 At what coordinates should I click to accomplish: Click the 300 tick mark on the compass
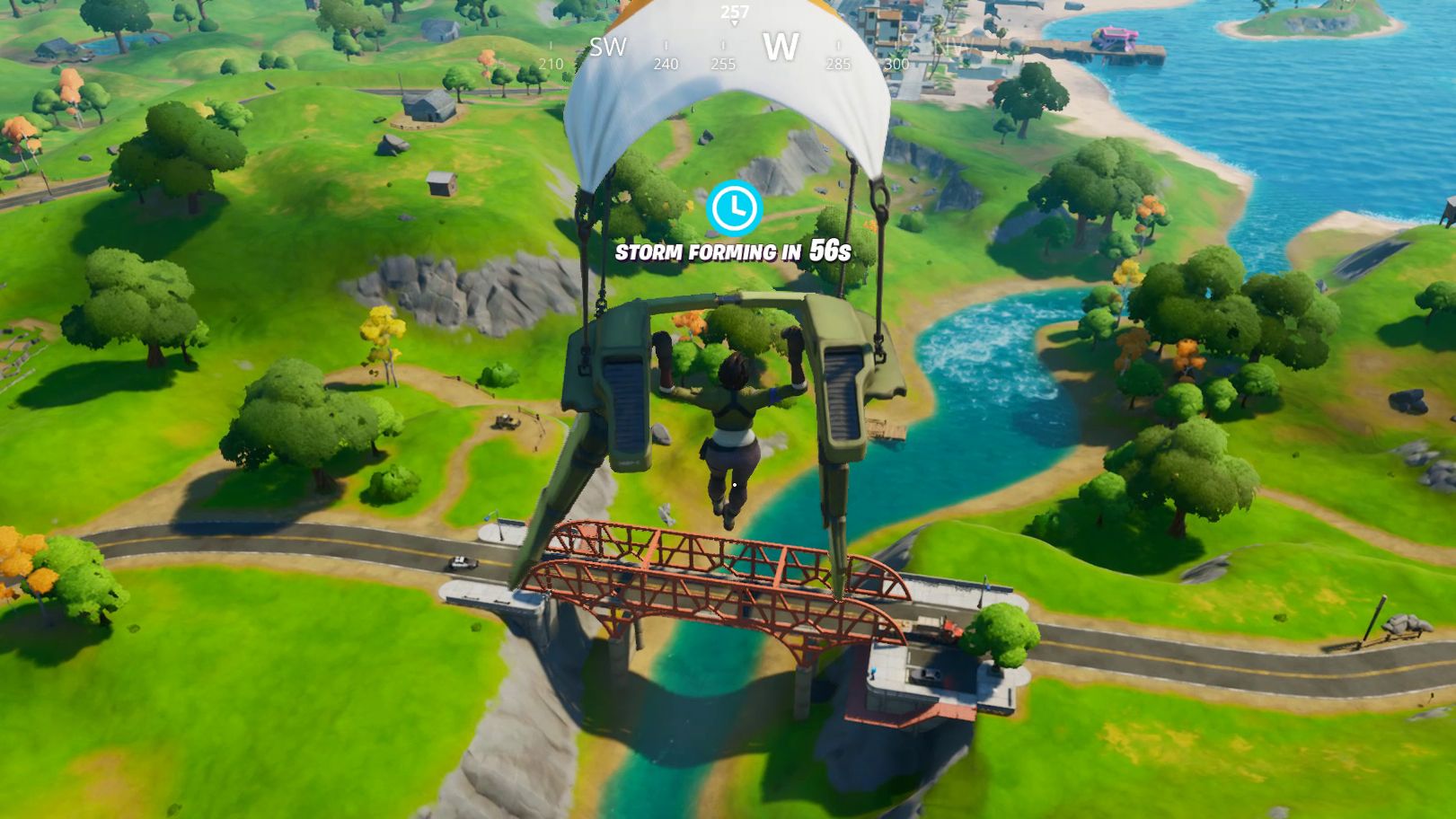896,64
